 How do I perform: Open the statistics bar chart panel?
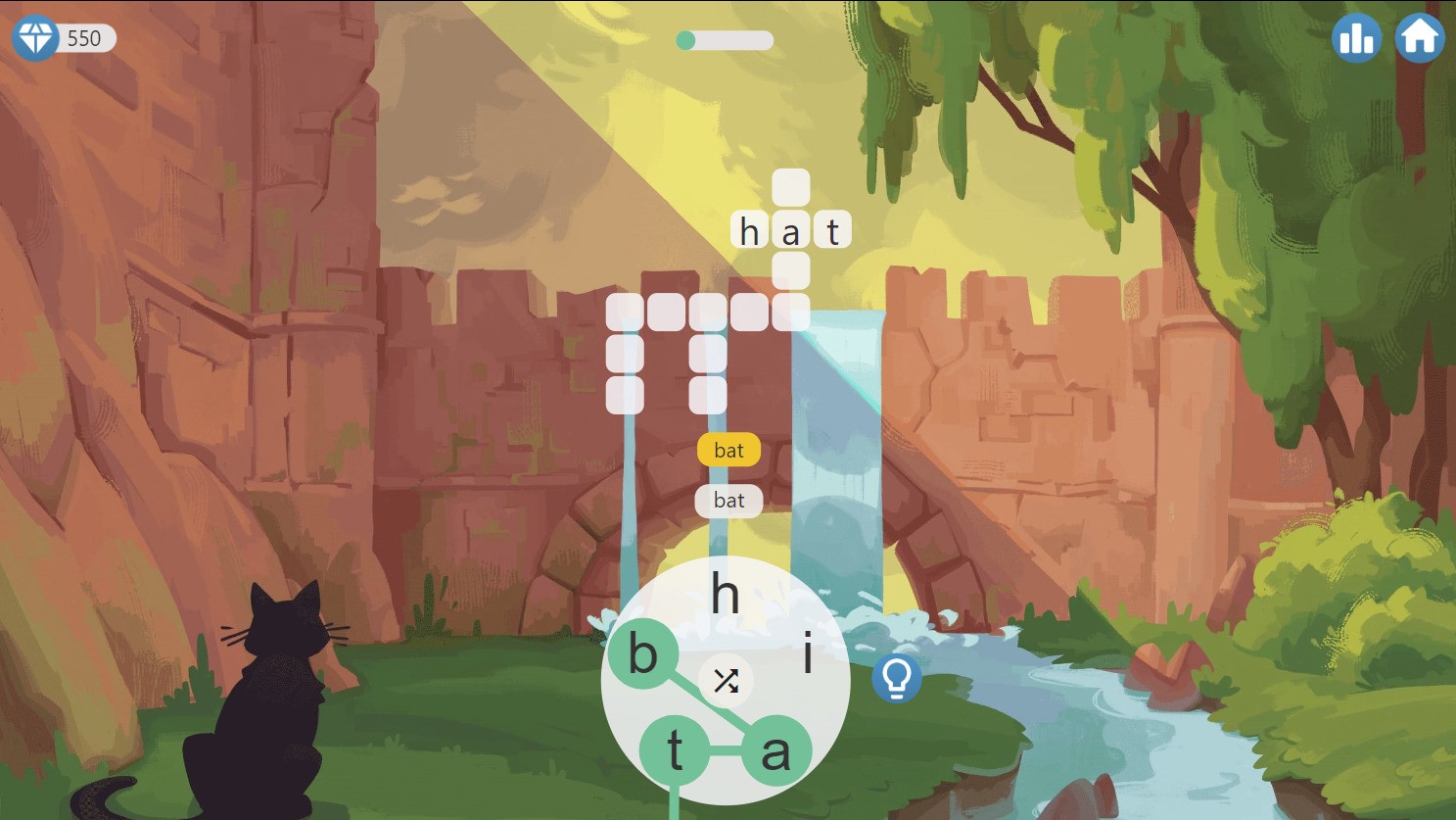point(1356,38)
